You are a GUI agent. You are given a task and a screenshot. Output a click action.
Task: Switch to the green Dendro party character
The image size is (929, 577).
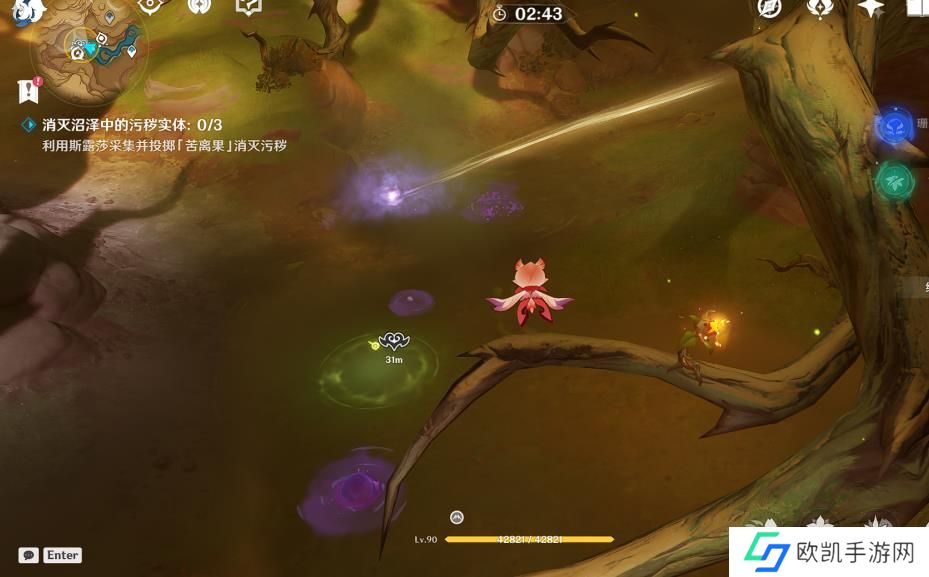(894, 181)
